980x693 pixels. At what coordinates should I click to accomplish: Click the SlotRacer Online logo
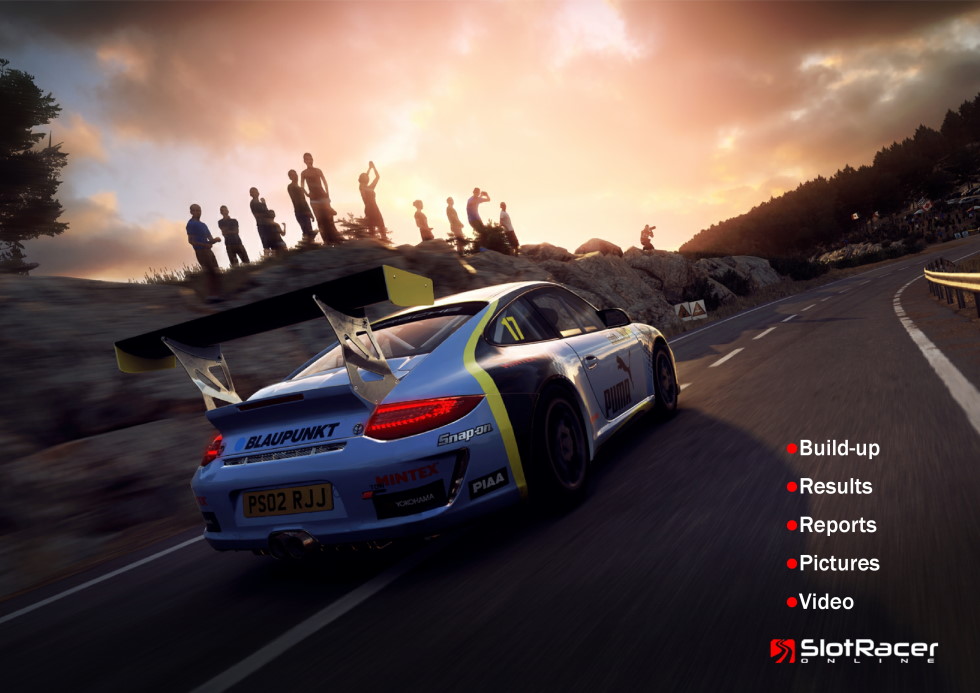pyautogui.click(x=853, y=651)
